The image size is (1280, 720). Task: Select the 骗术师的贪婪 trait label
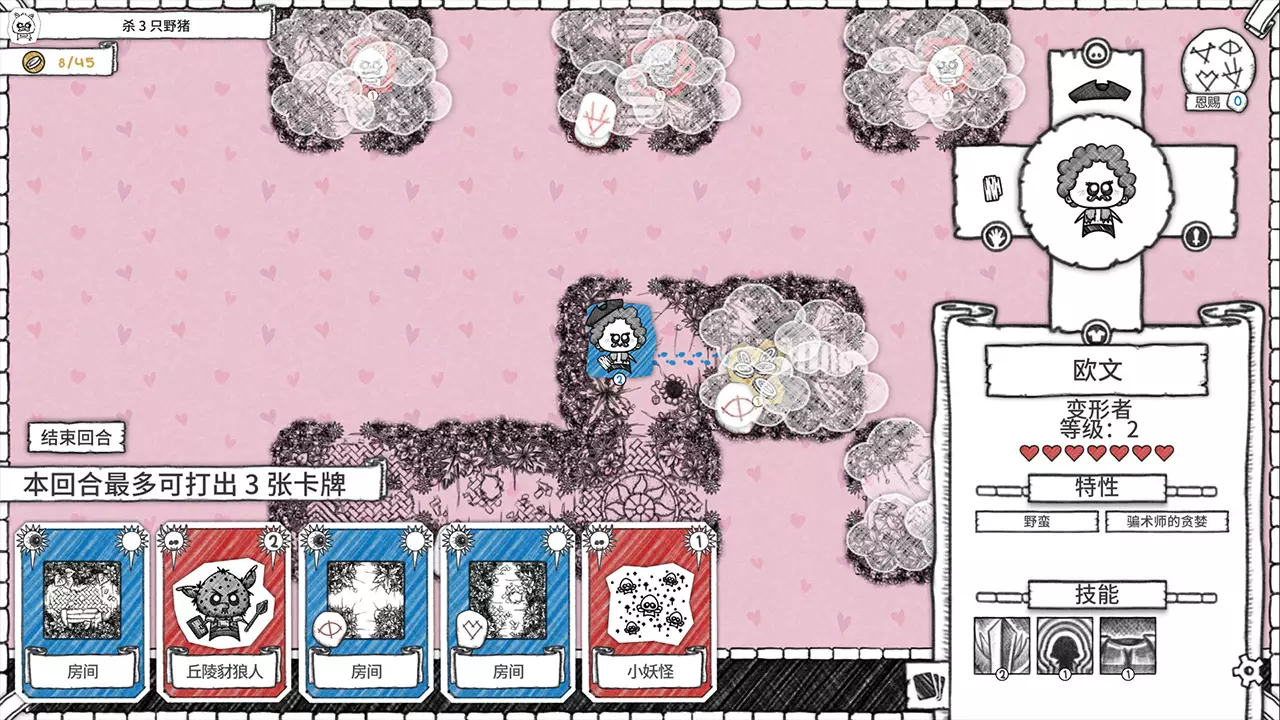[1165, 521]
